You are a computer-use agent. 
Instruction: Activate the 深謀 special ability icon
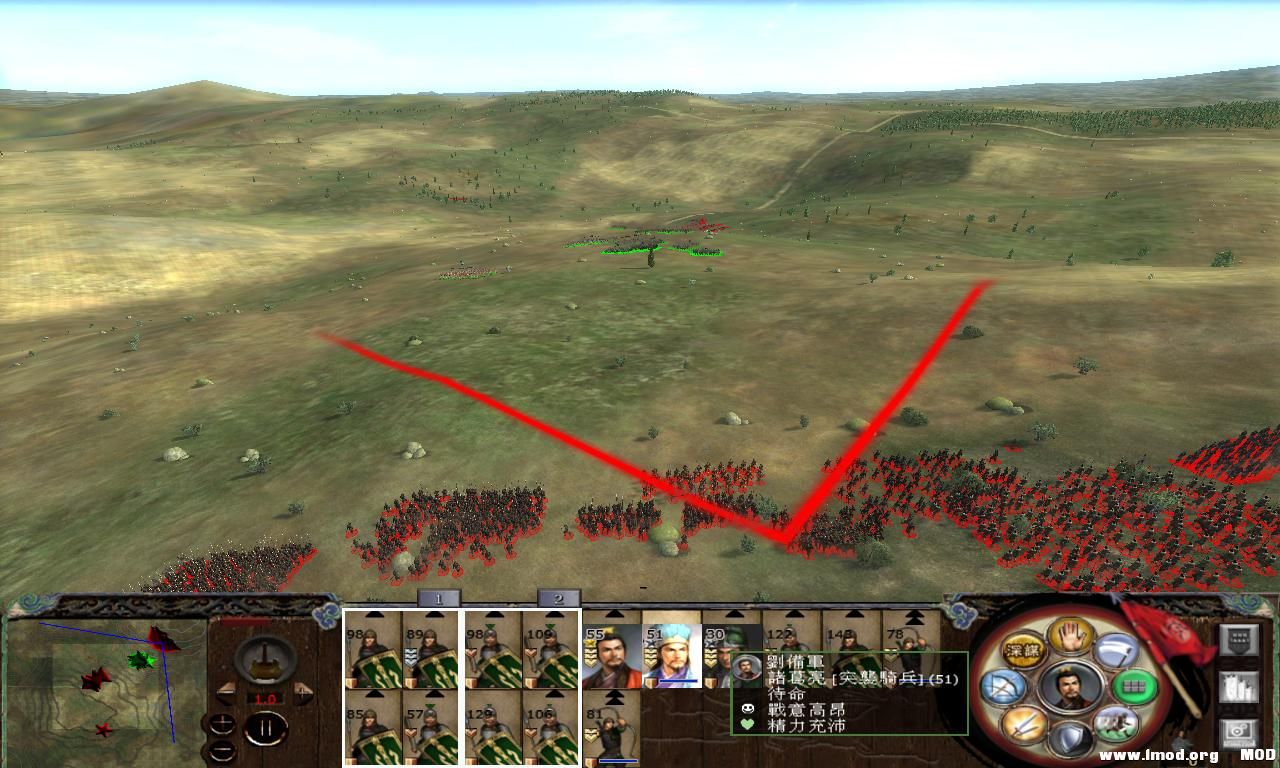click(x=1023, y=649)
